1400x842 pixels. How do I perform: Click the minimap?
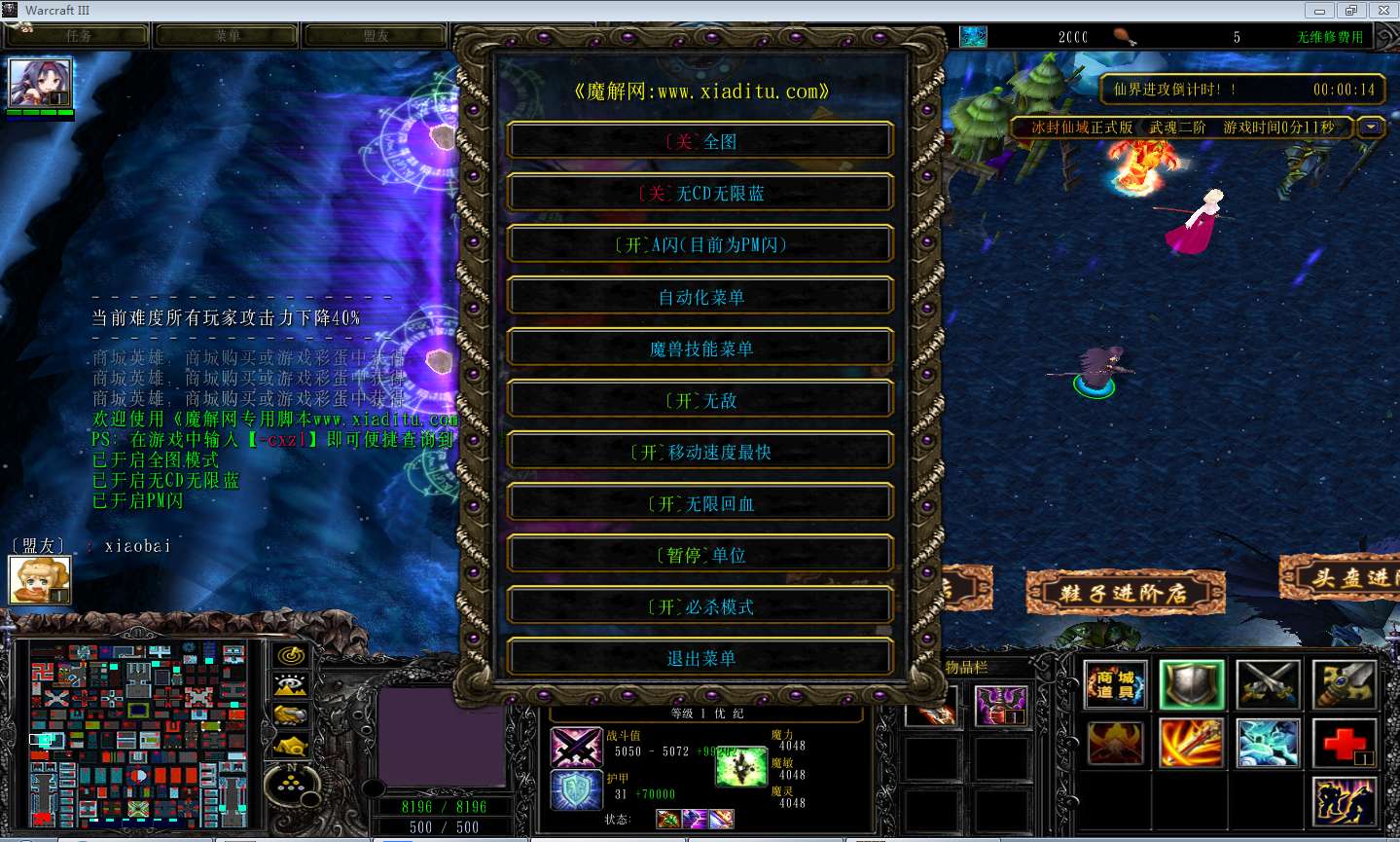click(138, 734)
